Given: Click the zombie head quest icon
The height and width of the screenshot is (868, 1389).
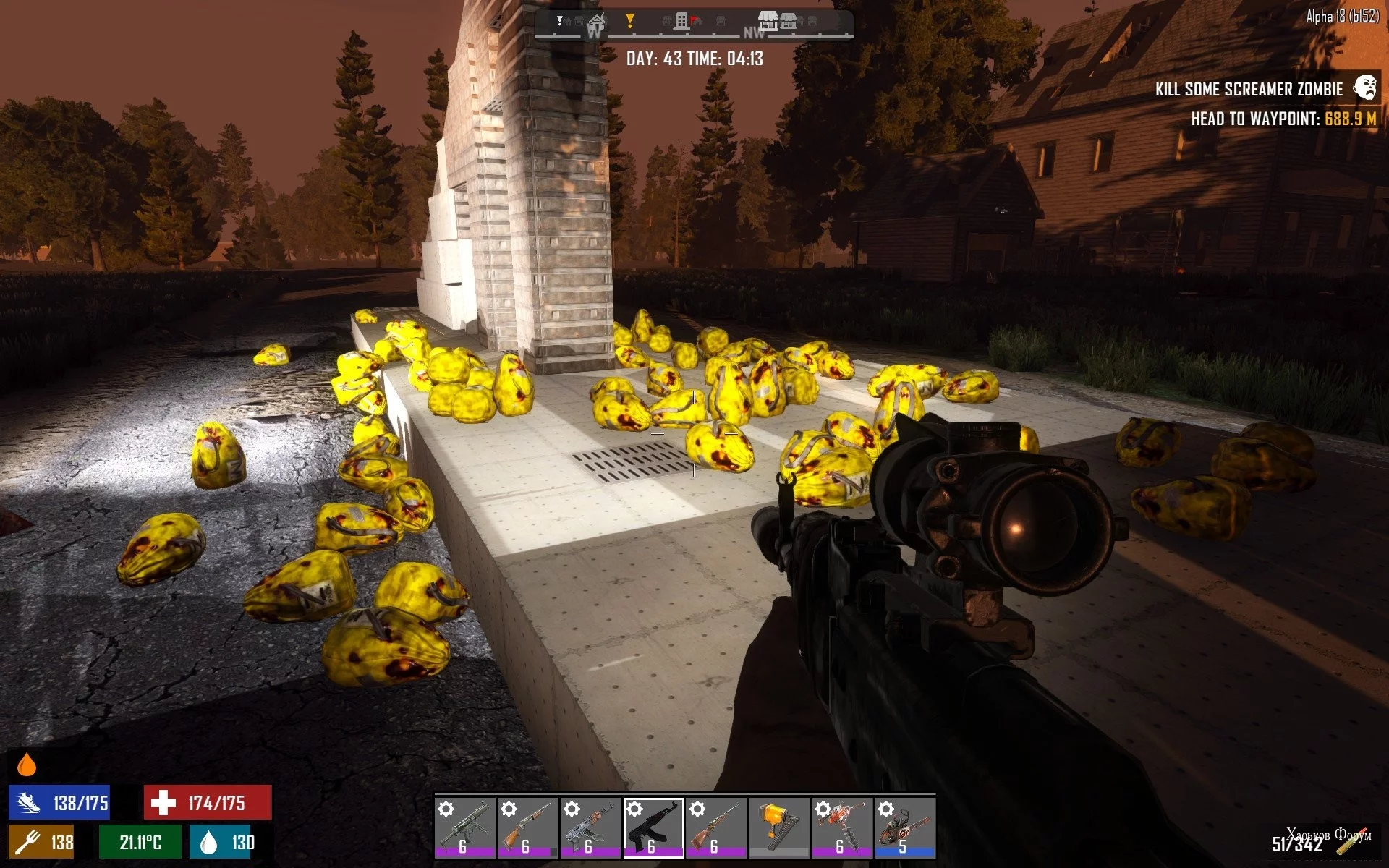Looking at the screenshot, I should tap(1366, 88).
